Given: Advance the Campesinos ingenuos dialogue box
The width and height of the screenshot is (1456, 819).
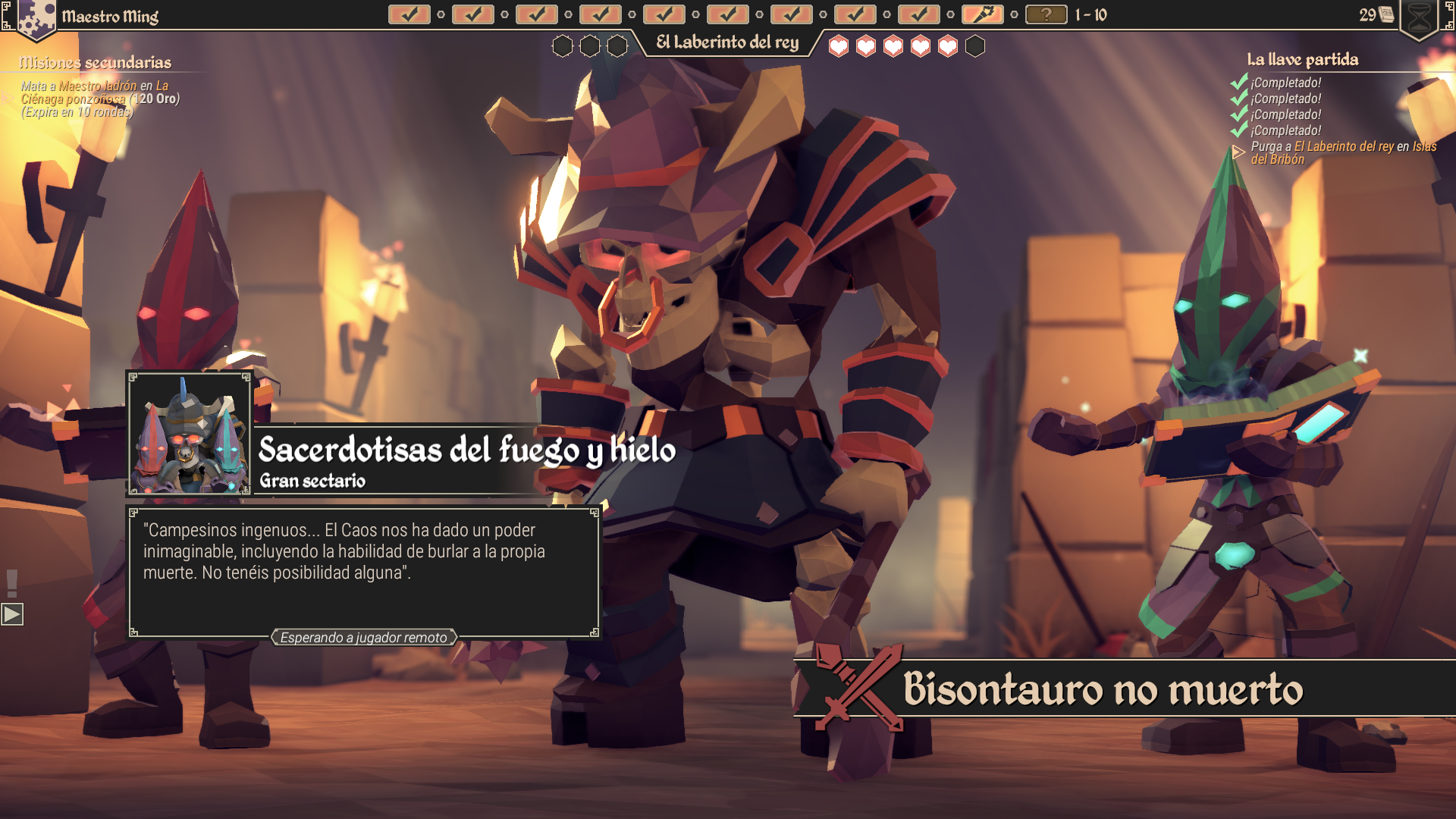Looking at the screenshot, I should click(364, 573).
